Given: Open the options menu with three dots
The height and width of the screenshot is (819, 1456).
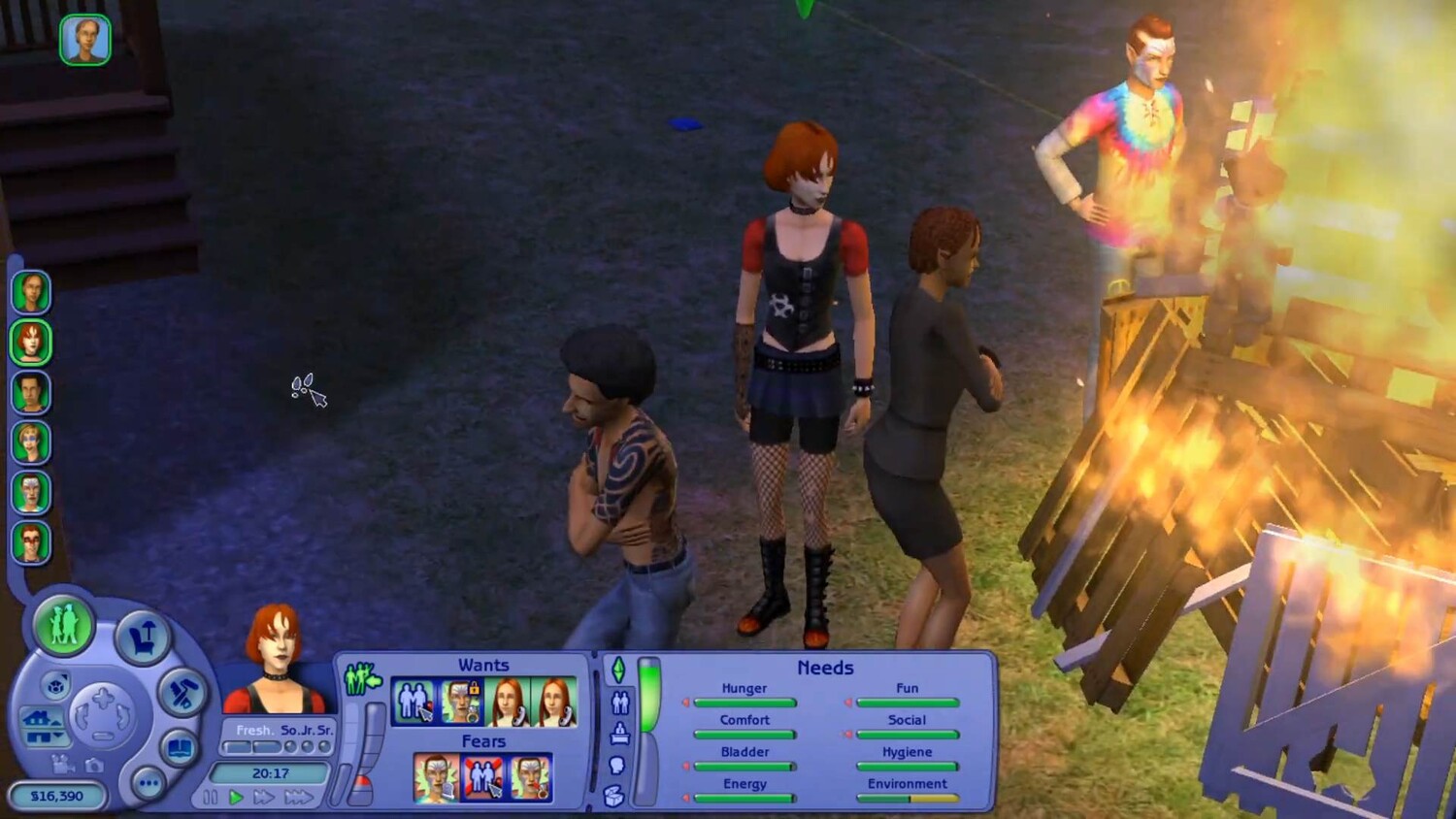Looking at the screenshot, I should point(149,783).
